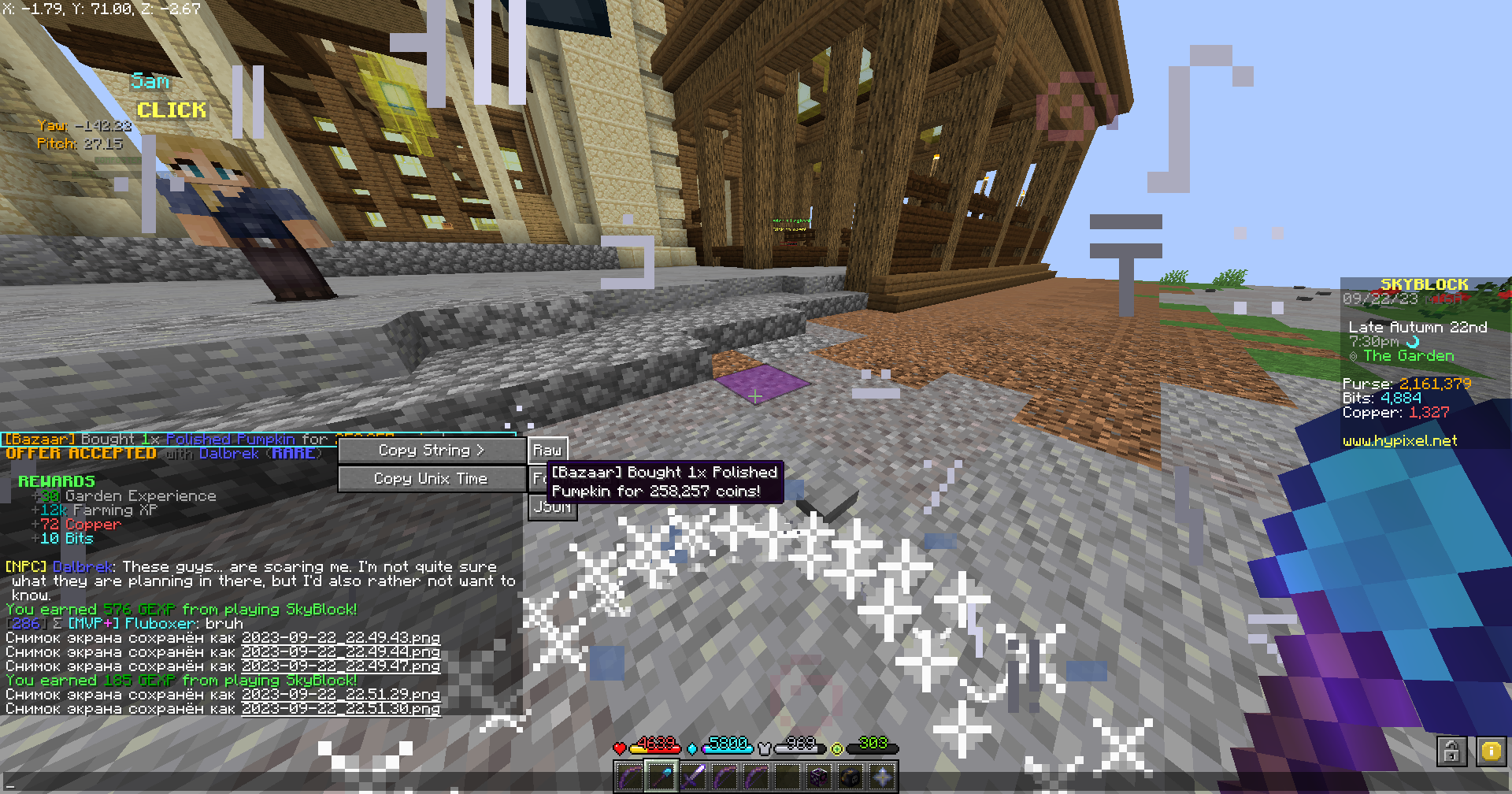Open the screenshot link 2023-09-22_22.49.43.png
Viewport: 1512px width, 794px height.
[341, 638]
